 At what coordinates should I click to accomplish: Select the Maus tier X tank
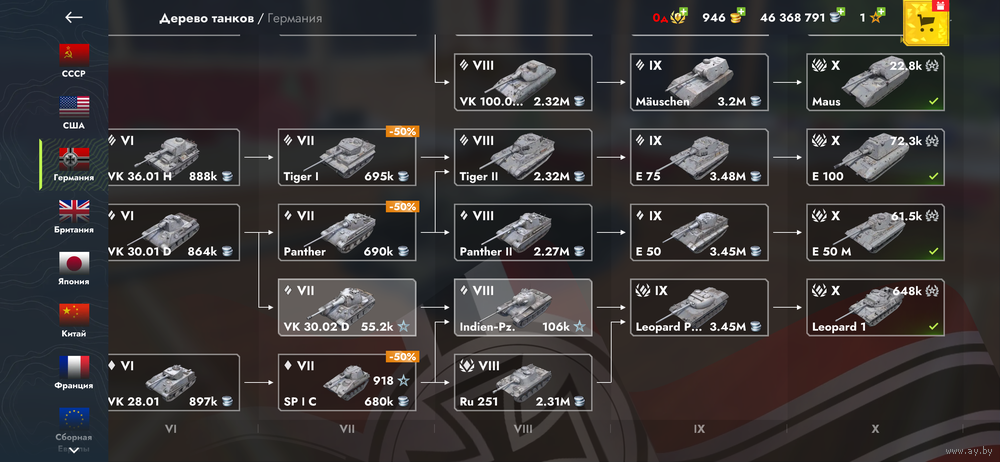click(874, 83)
